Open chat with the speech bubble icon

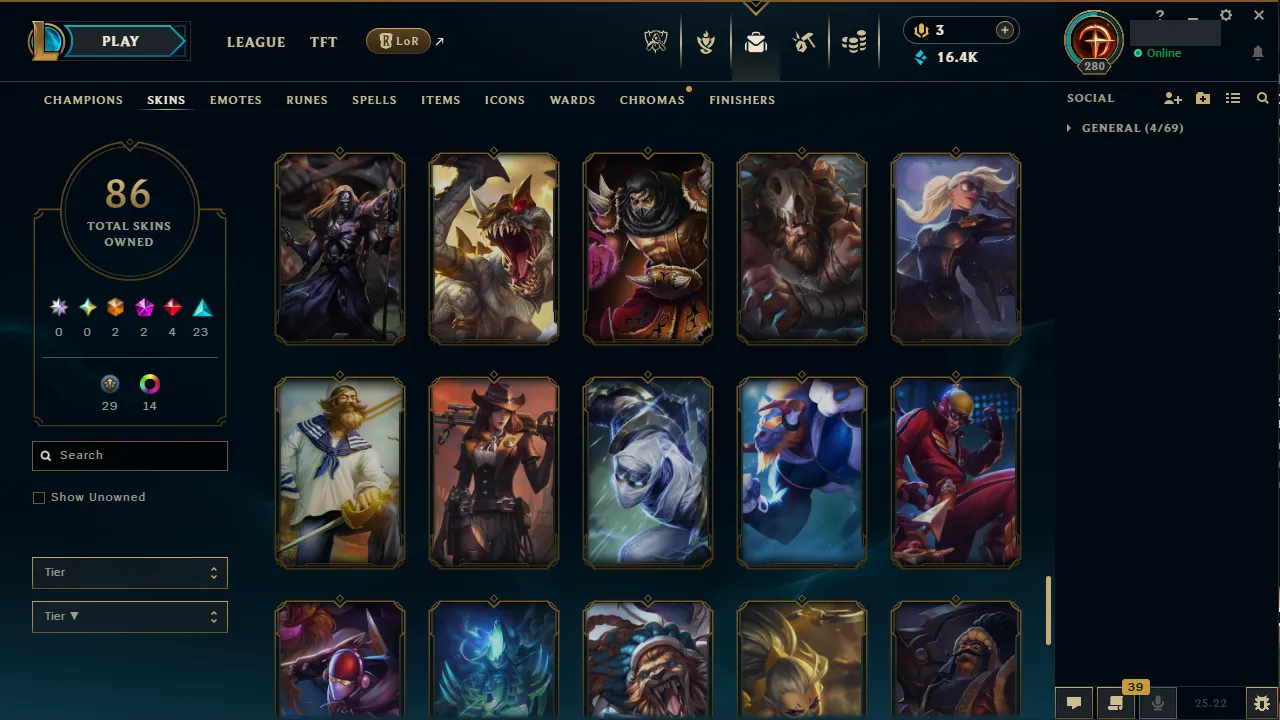pos(1073,701)
